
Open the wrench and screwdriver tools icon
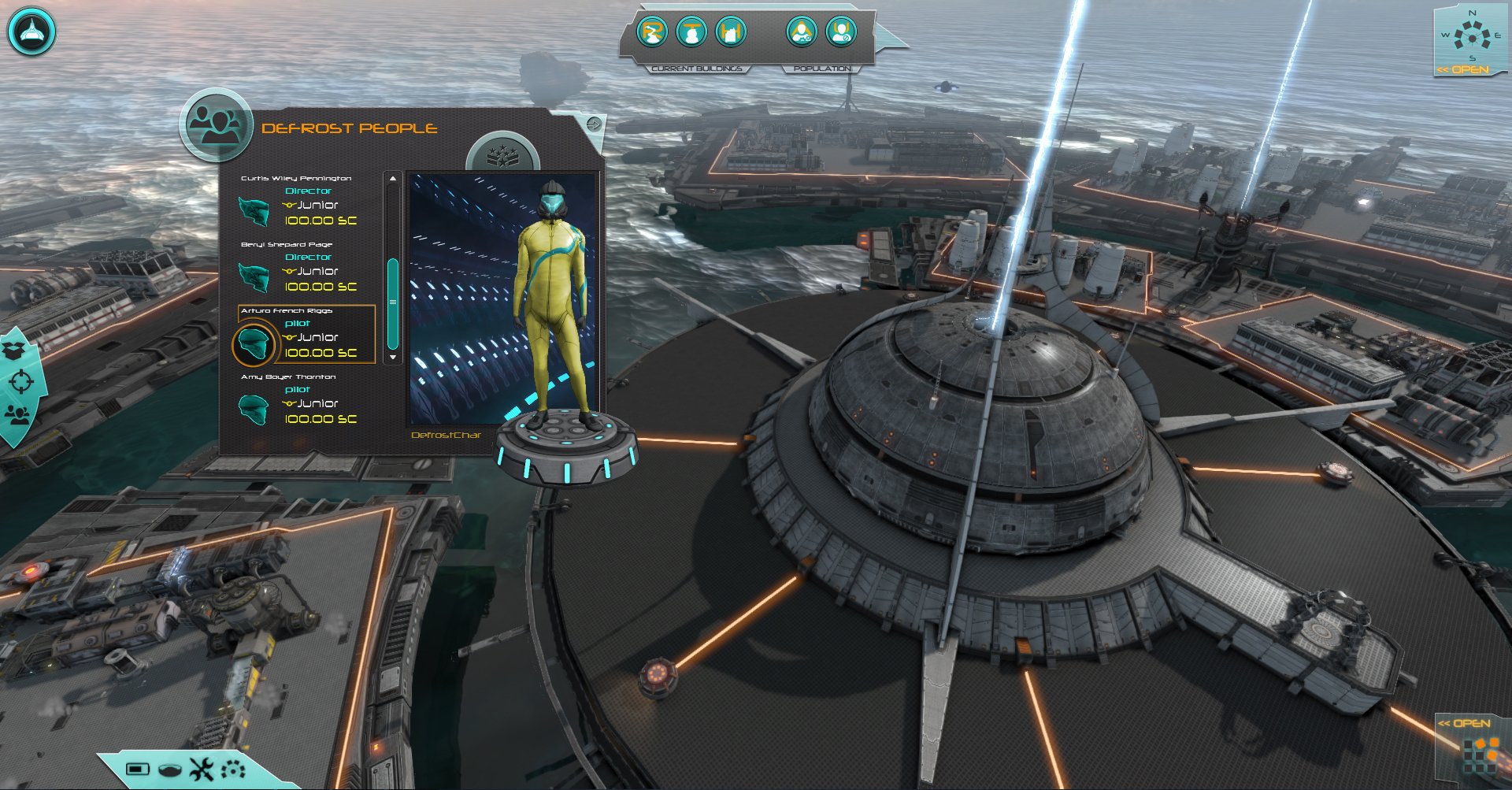point(202,769)
